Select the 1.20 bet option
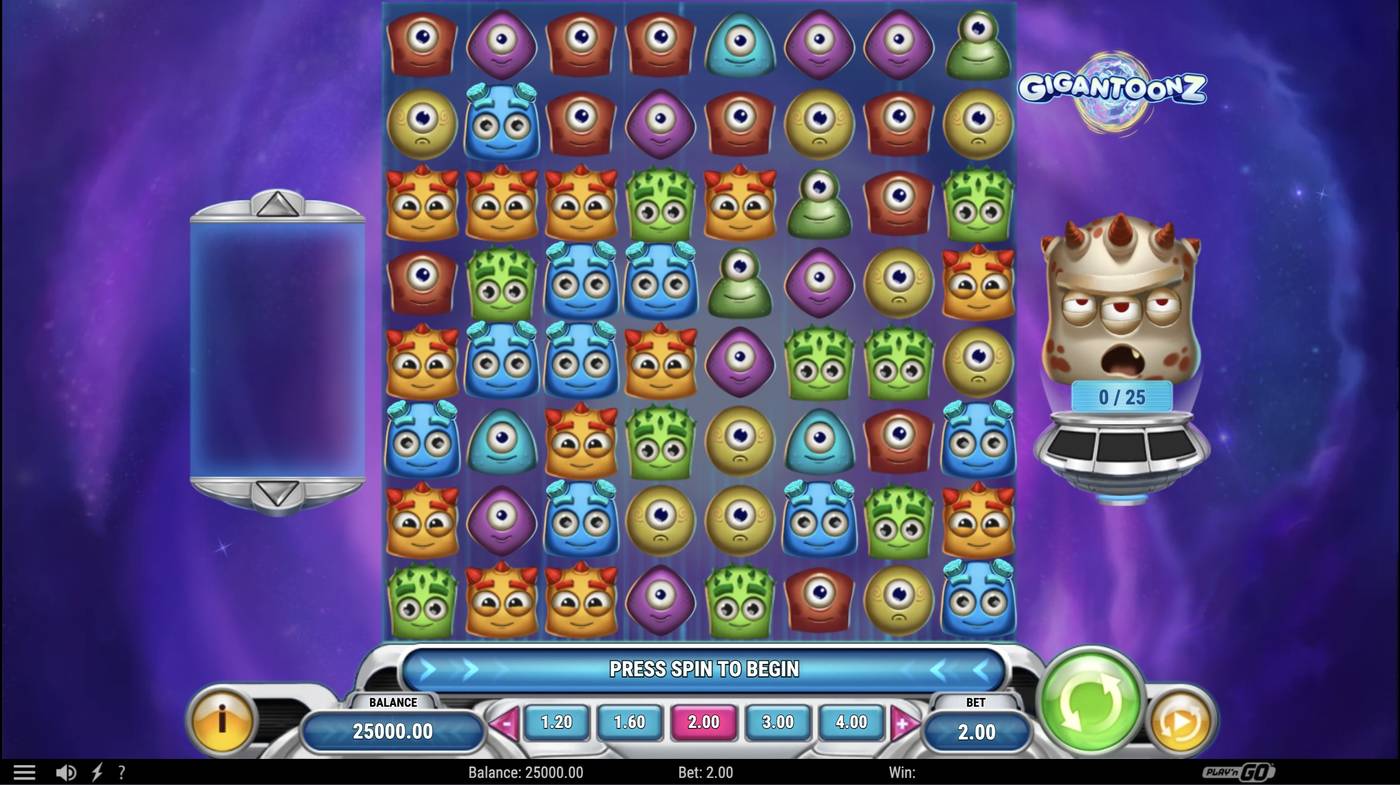The image size is (1400, 785). pyautogui.click(x=555, y=721)
